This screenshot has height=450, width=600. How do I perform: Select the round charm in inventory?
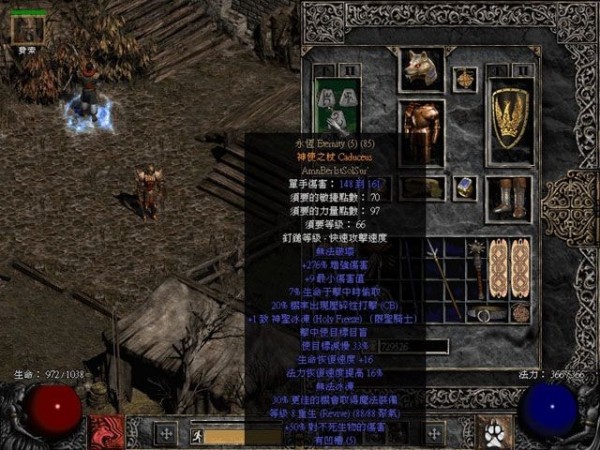click(x=521, y=312)
